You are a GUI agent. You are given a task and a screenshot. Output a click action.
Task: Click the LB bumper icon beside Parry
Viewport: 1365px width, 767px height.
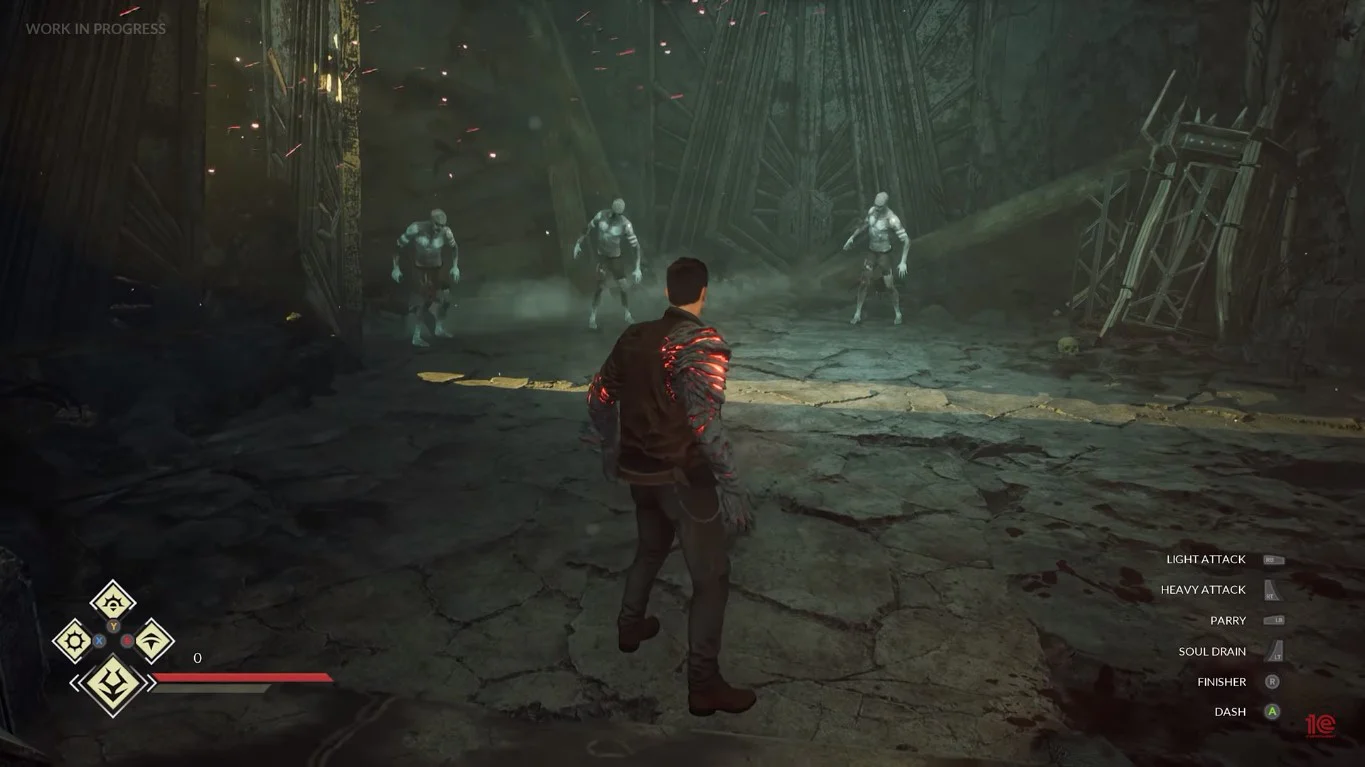(x=1274, y=620)
